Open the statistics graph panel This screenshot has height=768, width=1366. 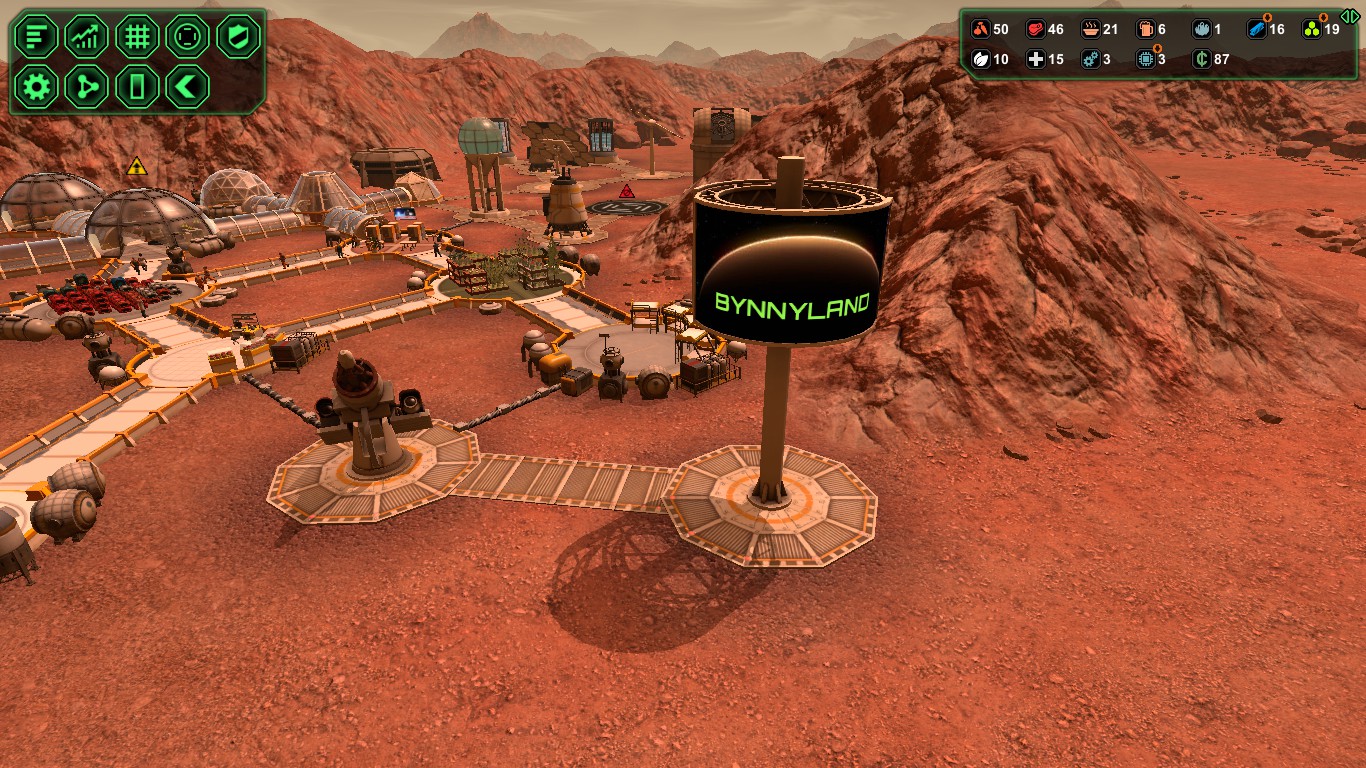tap(86, 36)
